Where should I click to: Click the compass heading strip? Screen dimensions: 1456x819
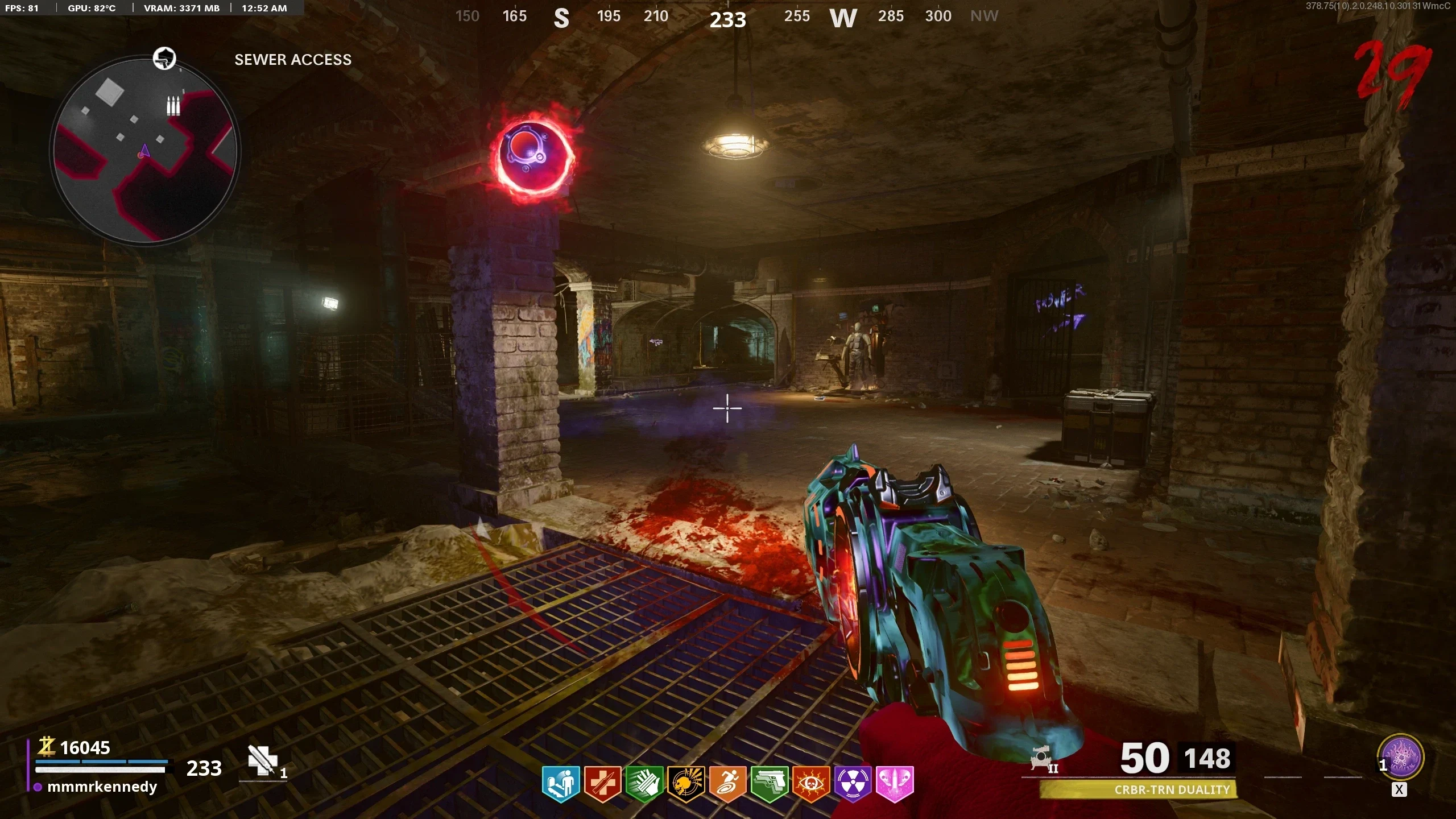pos(727,17)
